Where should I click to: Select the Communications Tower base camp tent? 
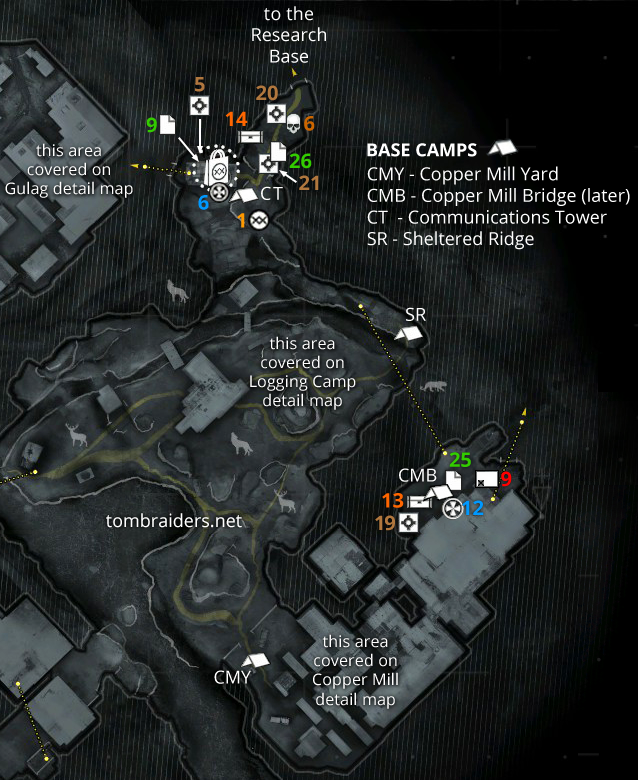point(242,195)
